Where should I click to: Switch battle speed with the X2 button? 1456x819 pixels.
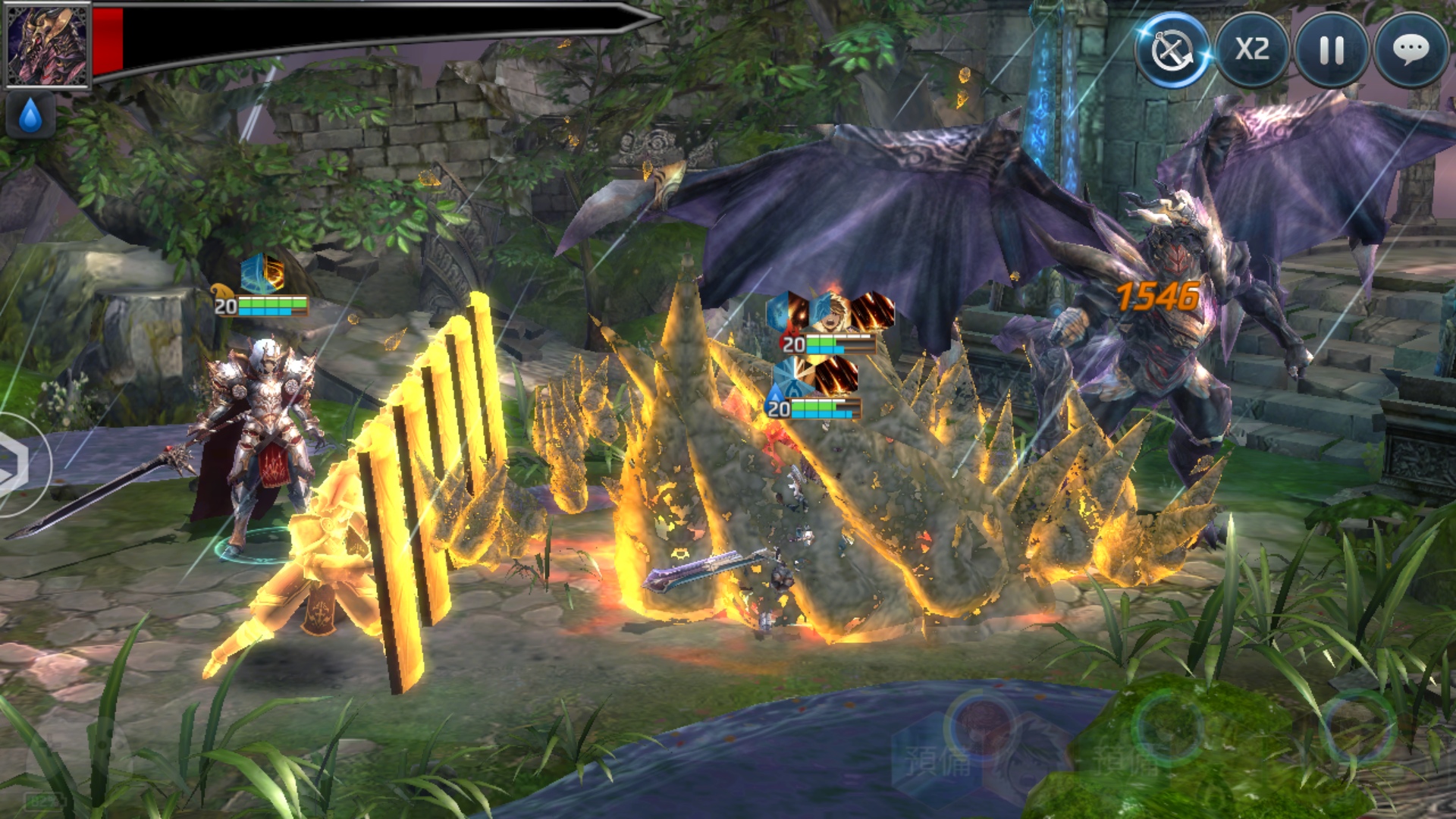click(x=1252, y=50)
